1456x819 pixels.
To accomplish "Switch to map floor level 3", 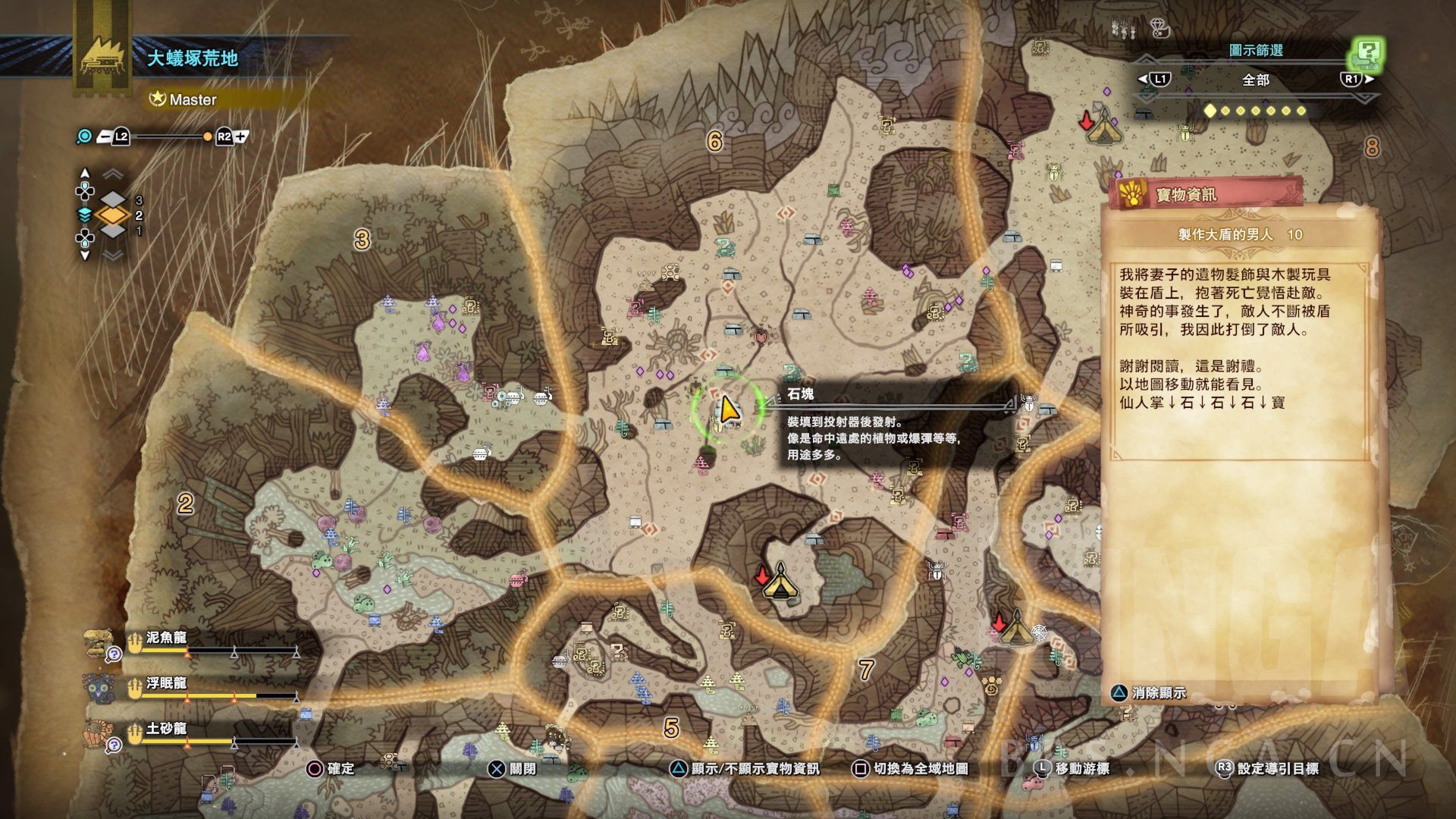I will tap(113, 200).
